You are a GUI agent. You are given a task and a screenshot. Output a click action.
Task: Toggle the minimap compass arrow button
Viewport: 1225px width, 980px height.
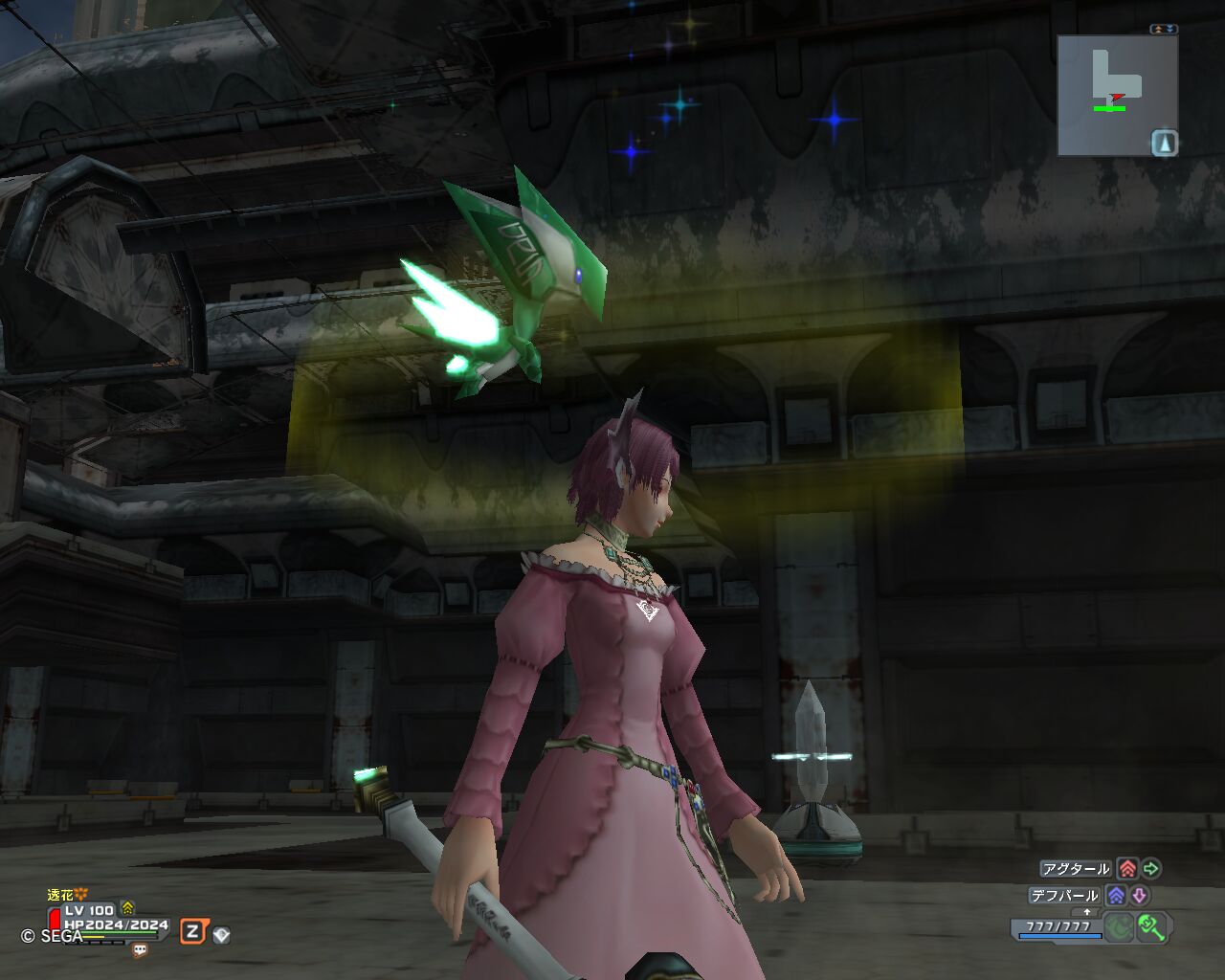click(1164, 144)
